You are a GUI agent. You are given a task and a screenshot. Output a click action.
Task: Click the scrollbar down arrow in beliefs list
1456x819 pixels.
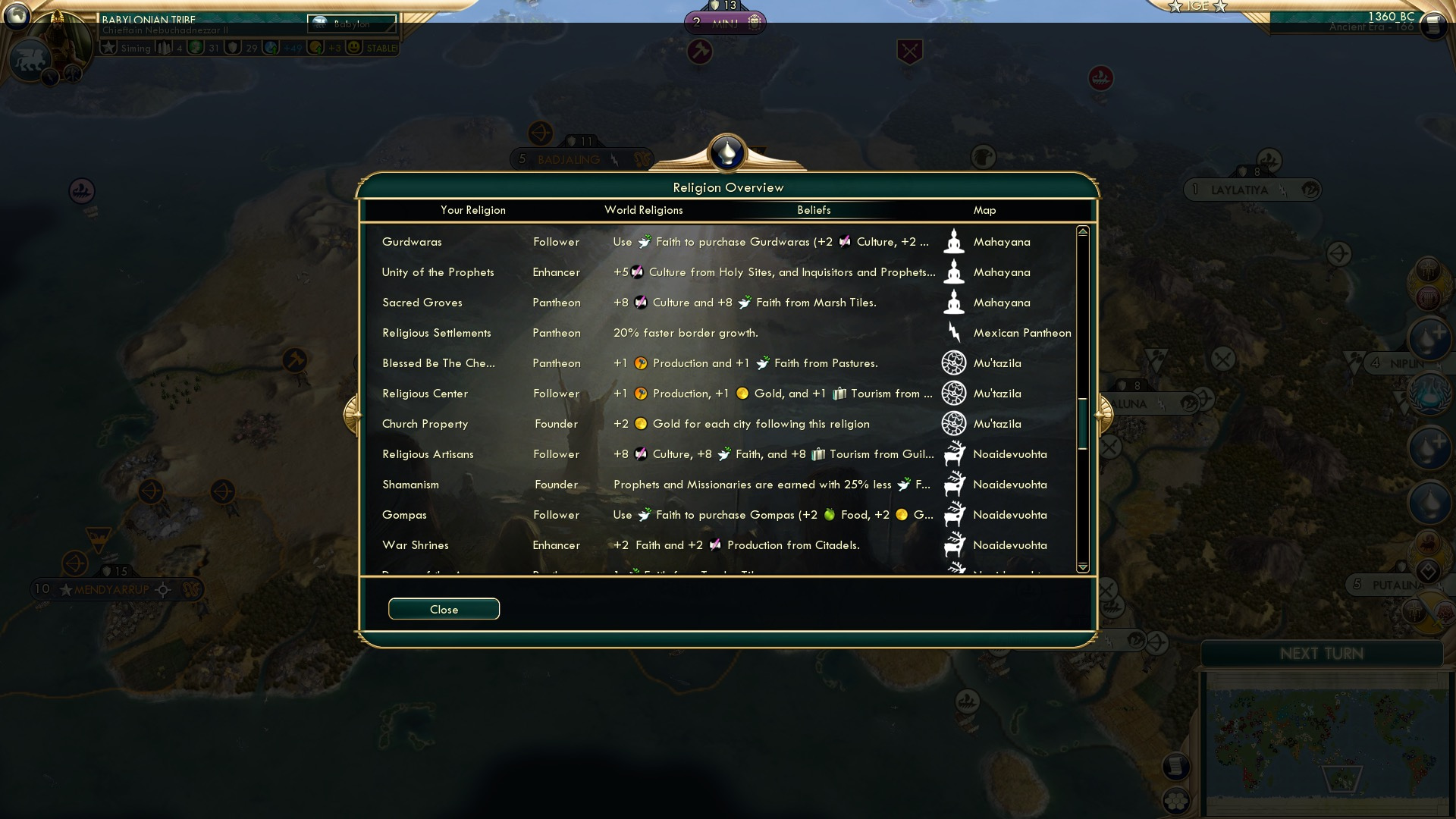pyautogui.click(x=1082, y=566)
